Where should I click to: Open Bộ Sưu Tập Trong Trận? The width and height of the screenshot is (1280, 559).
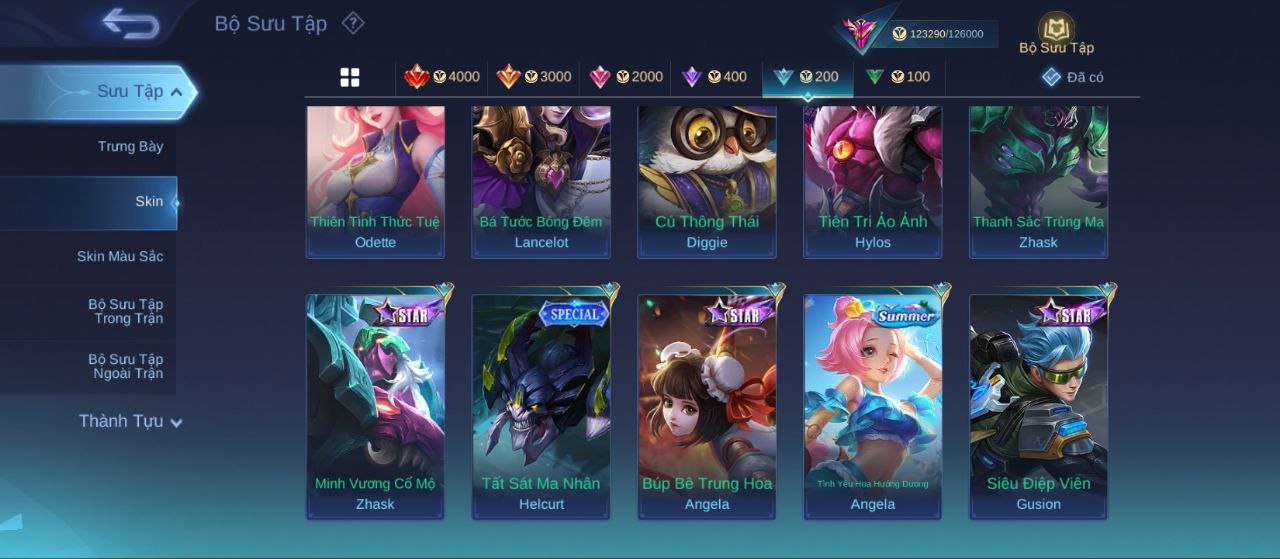(x=125, y=311)
